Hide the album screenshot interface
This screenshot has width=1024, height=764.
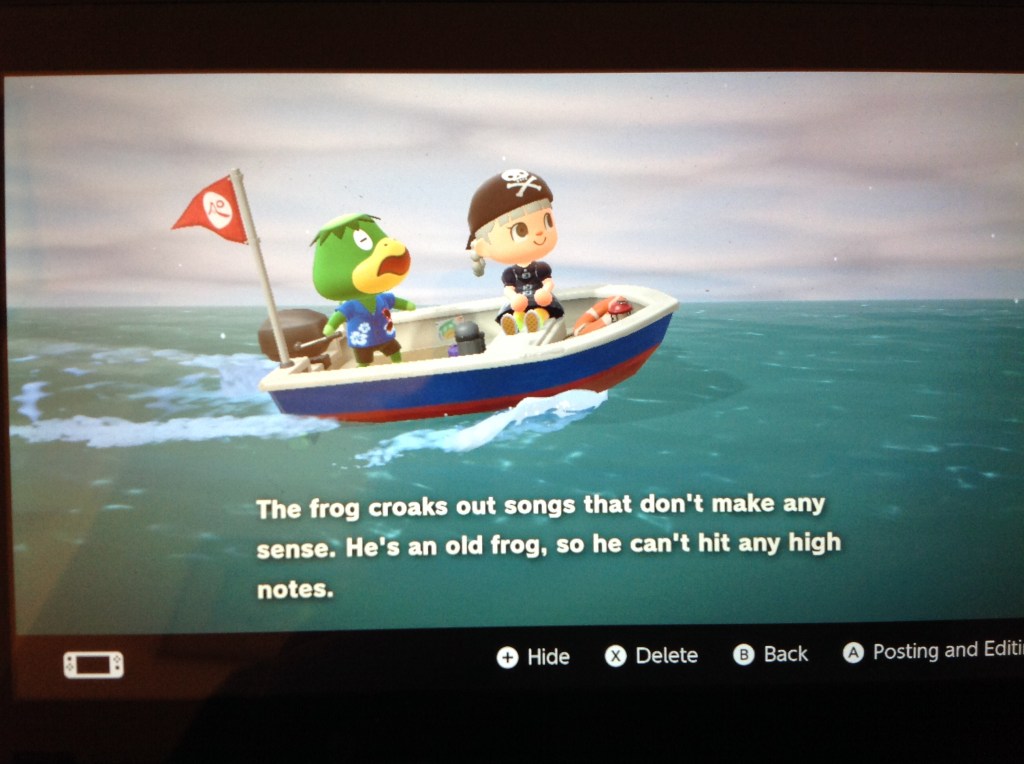pos(534,657)
